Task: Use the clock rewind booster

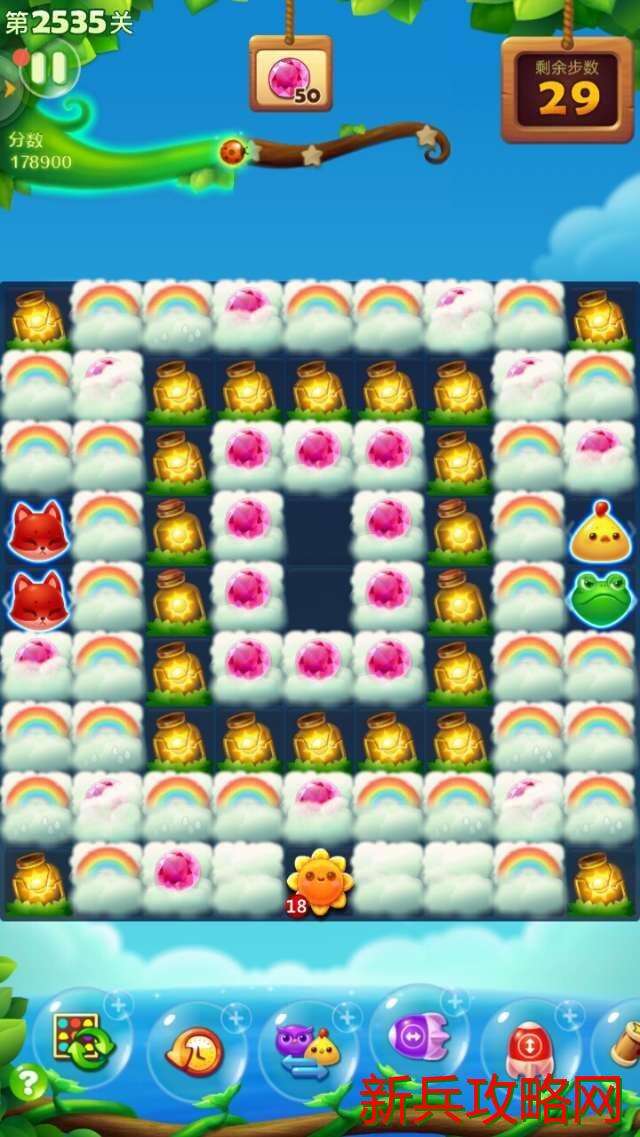Action: [196, 1050]
